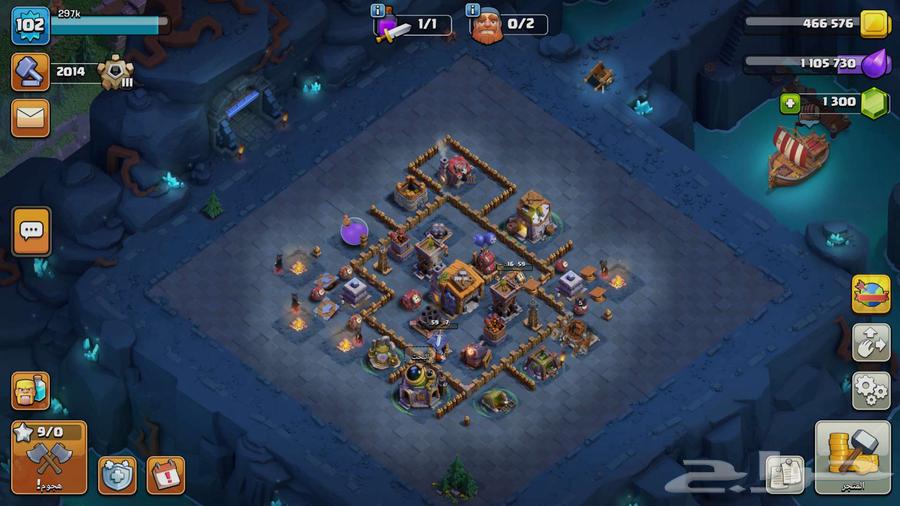Screen dimensions: 900x506
Task: Open the gears settings menu
Action: tap(870, 389)
